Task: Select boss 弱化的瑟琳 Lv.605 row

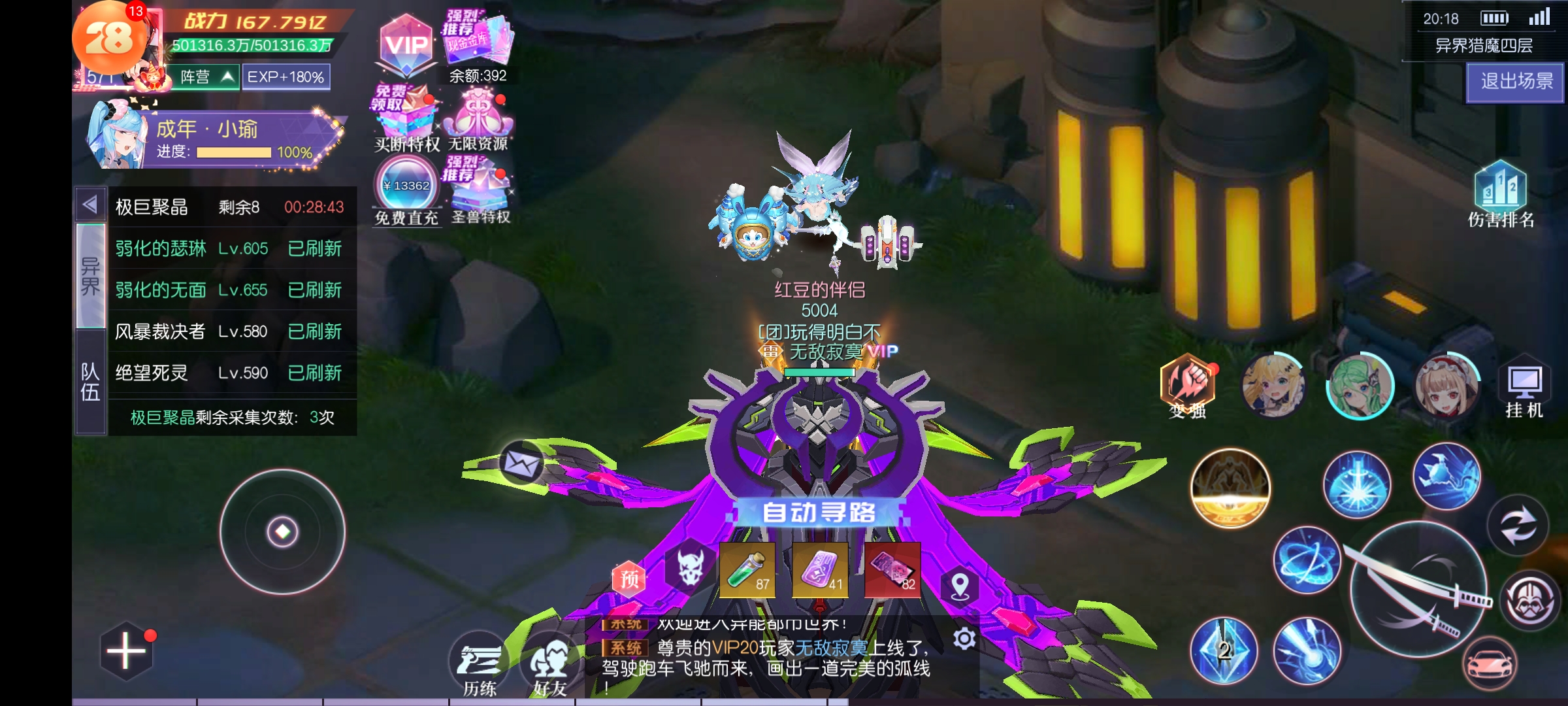Action: click(x=229, y=248)
